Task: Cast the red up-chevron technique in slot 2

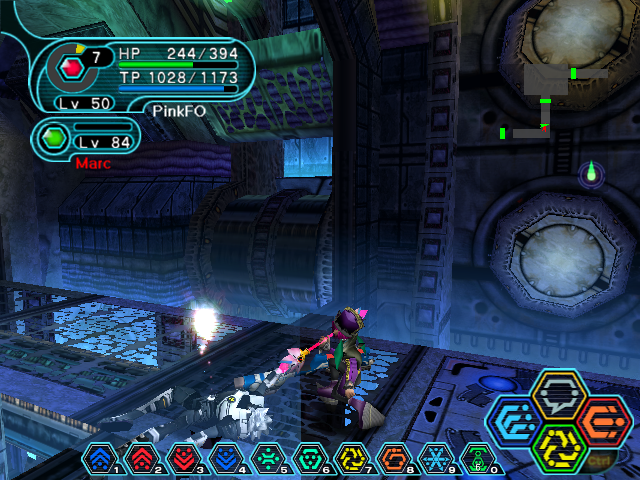Action: coord(142,459)
